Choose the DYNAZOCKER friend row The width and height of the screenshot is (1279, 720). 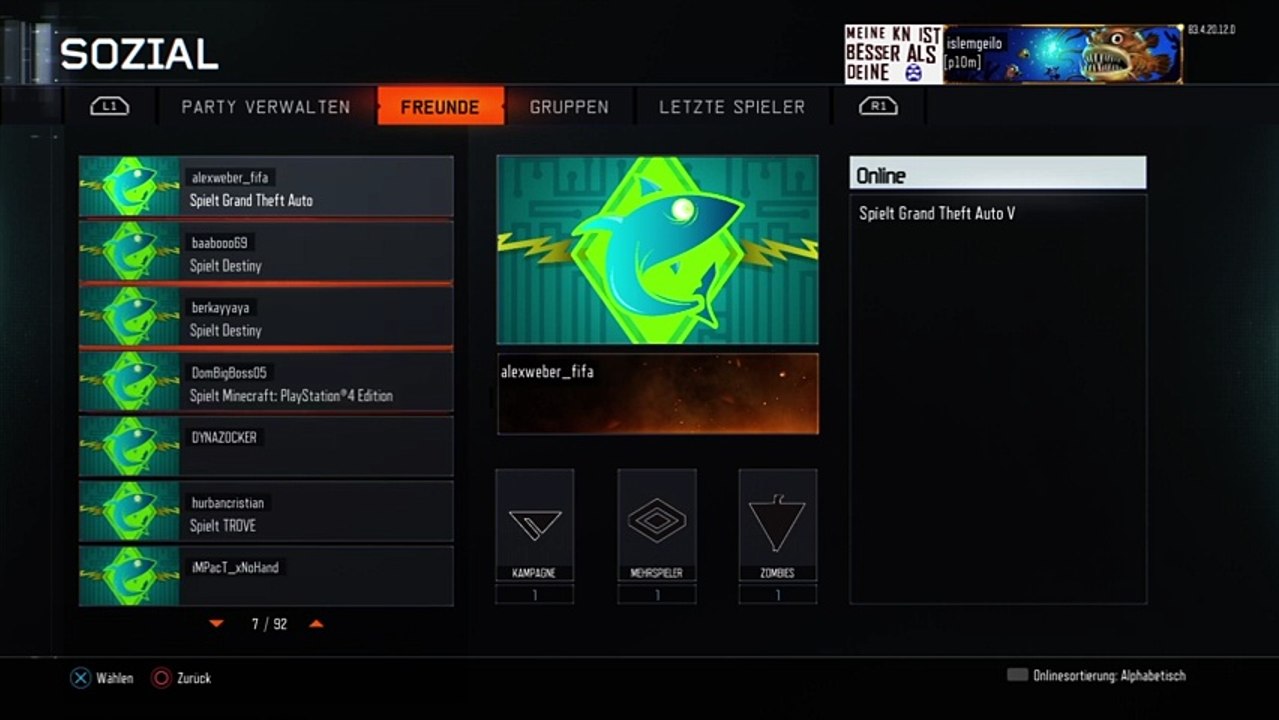[266, 446]
